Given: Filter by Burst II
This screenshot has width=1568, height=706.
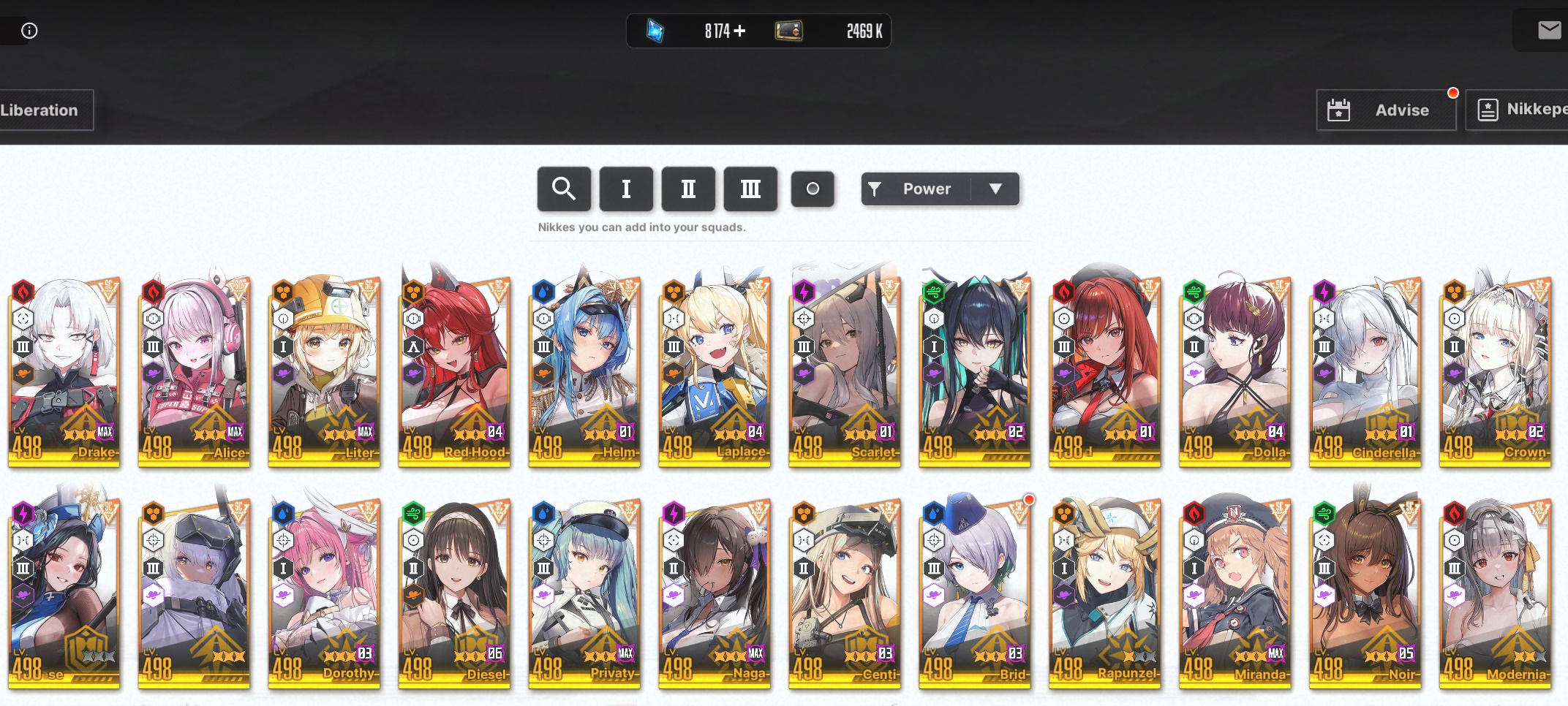Looking at the screenshot, I should tap(688, 189).
